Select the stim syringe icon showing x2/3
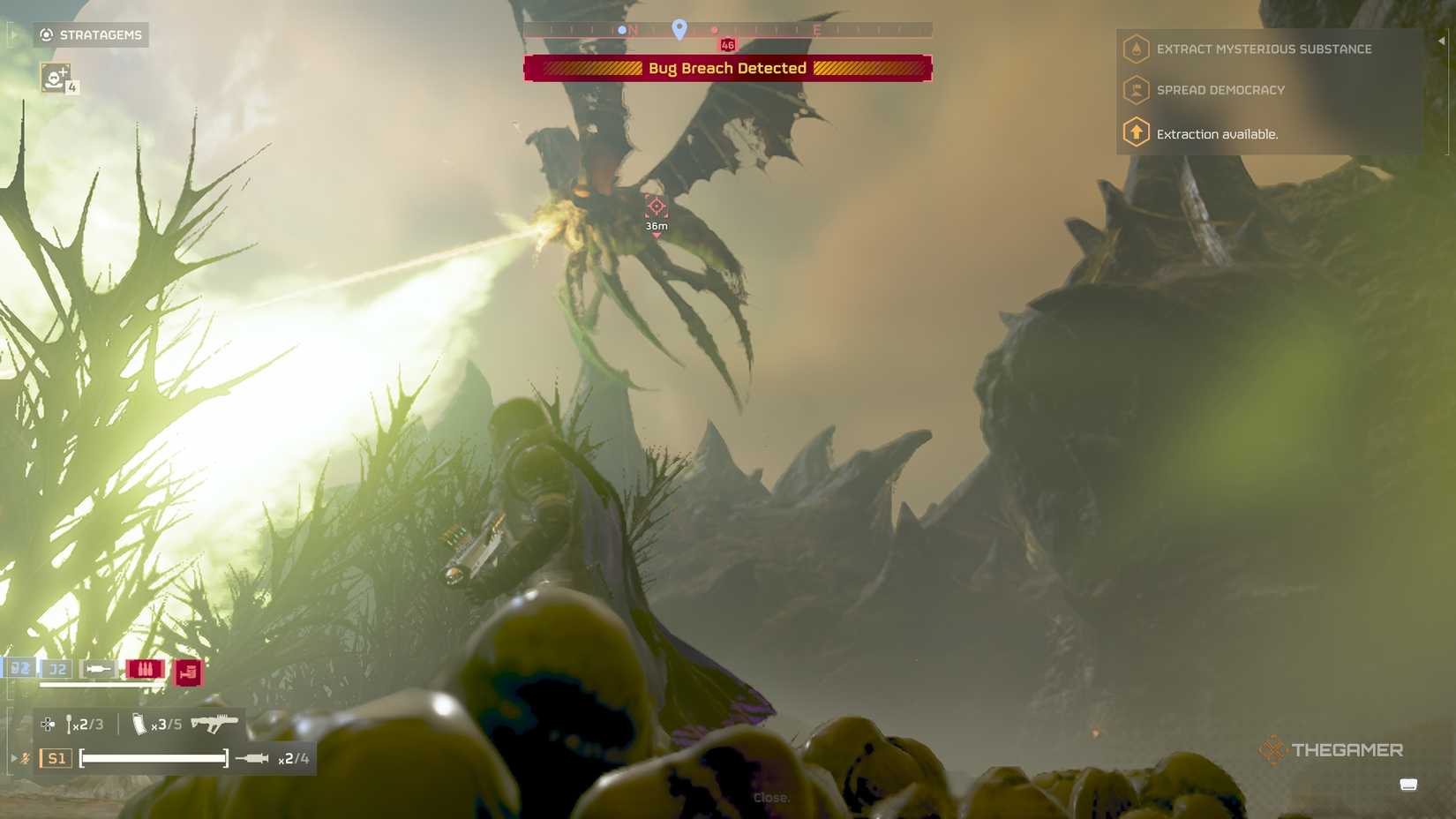This screenshot has width=1456, height=819. (x=71, y=724)
